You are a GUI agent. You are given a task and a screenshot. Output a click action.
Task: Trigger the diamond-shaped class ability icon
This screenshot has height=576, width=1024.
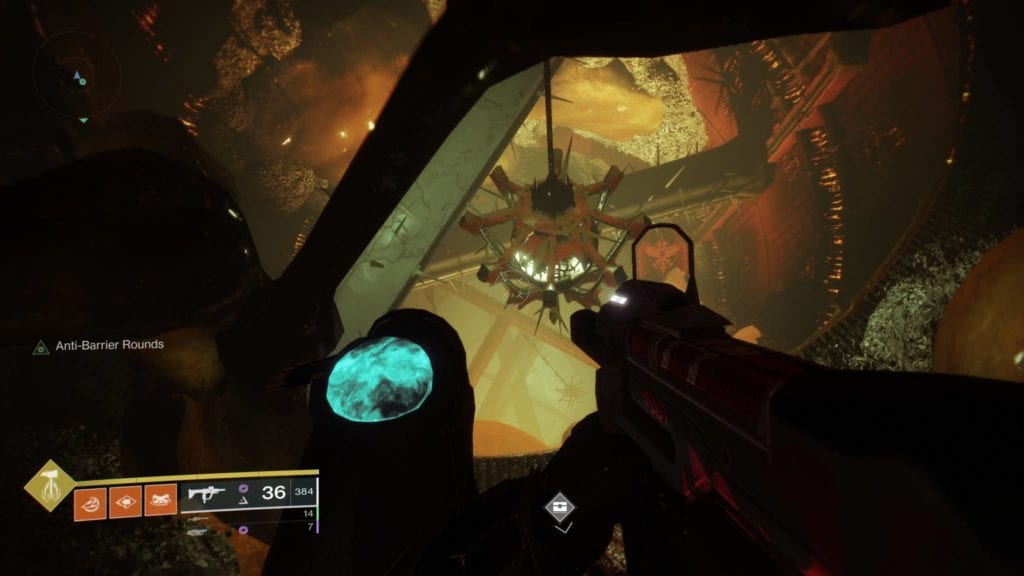pyautogui.click(x=125, y=501)
